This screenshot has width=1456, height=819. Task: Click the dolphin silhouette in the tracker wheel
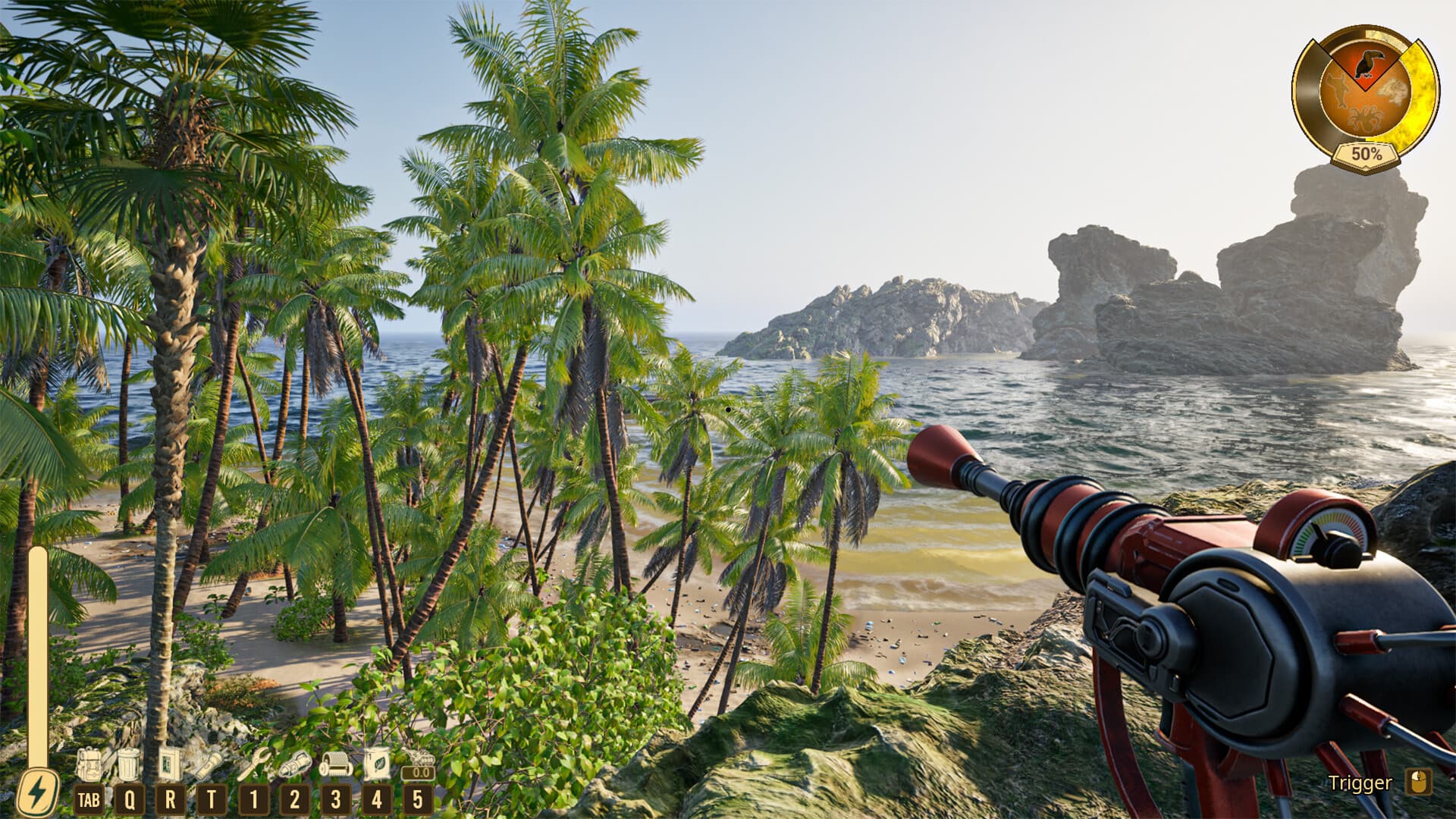click(1340, 91)
